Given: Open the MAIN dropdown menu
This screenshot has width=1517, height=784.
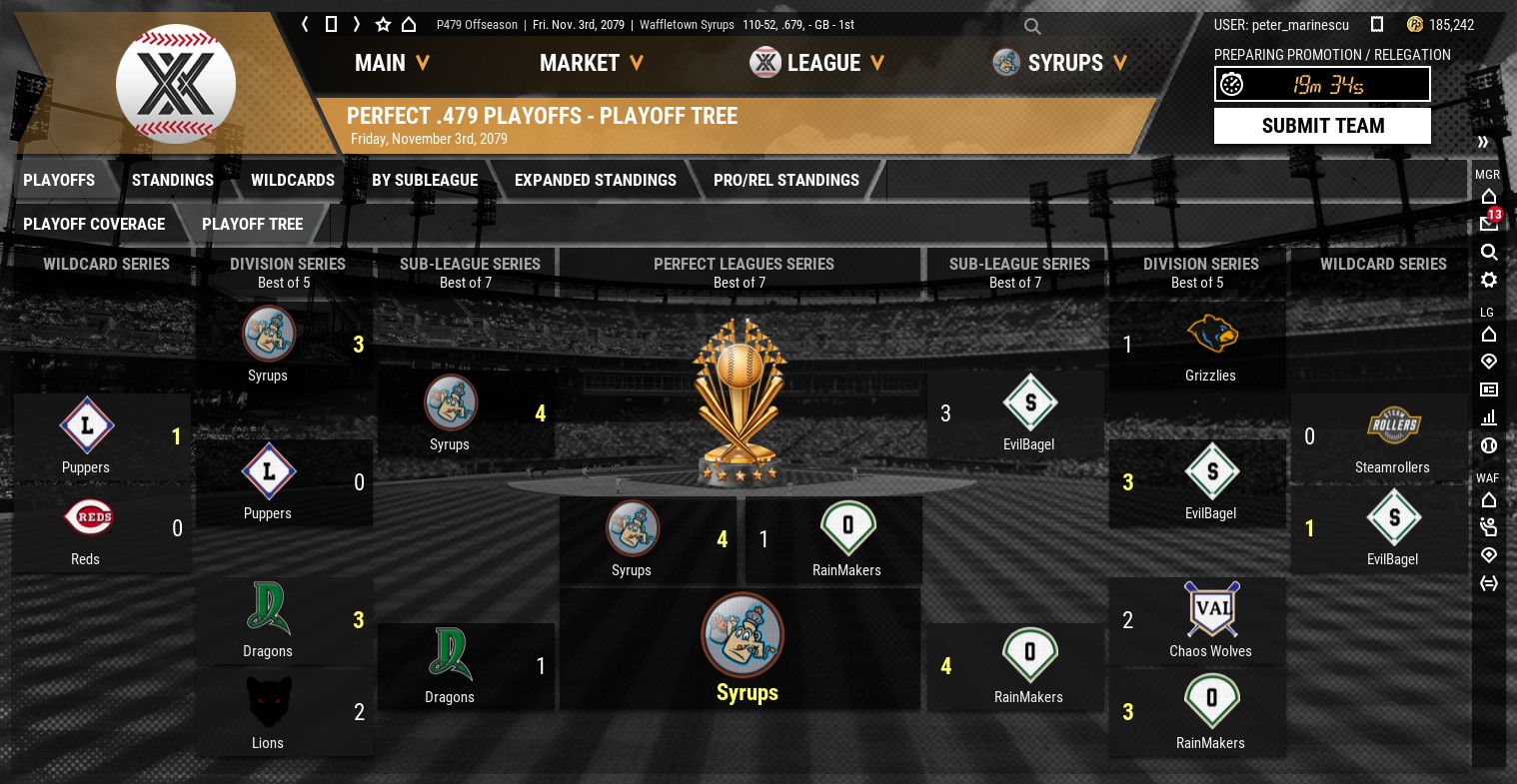Looking at the screenshot, I should click(x=392, y=63).
